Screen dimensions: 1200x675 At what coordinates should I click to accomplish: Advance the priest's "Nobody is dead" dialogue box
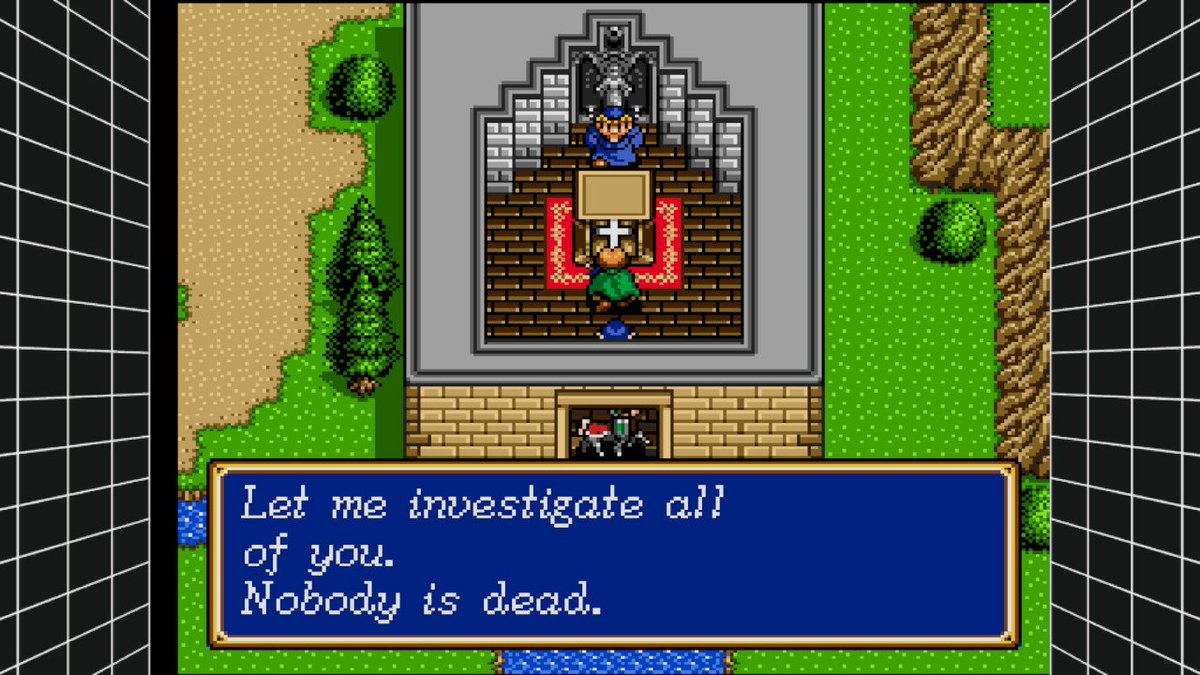(x=612, y=554)
